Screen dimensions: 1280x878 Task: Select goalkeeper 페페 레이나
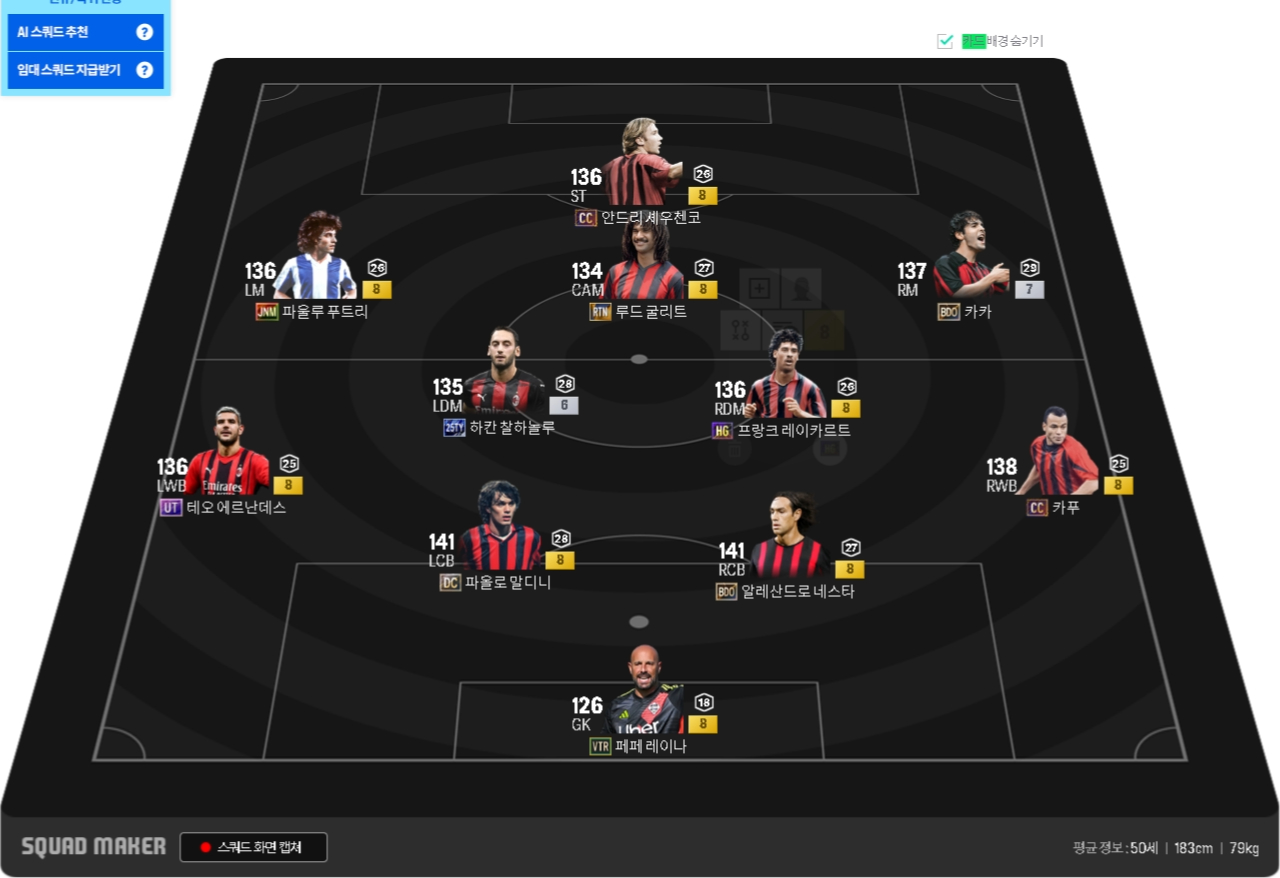[x=645, y=694]
